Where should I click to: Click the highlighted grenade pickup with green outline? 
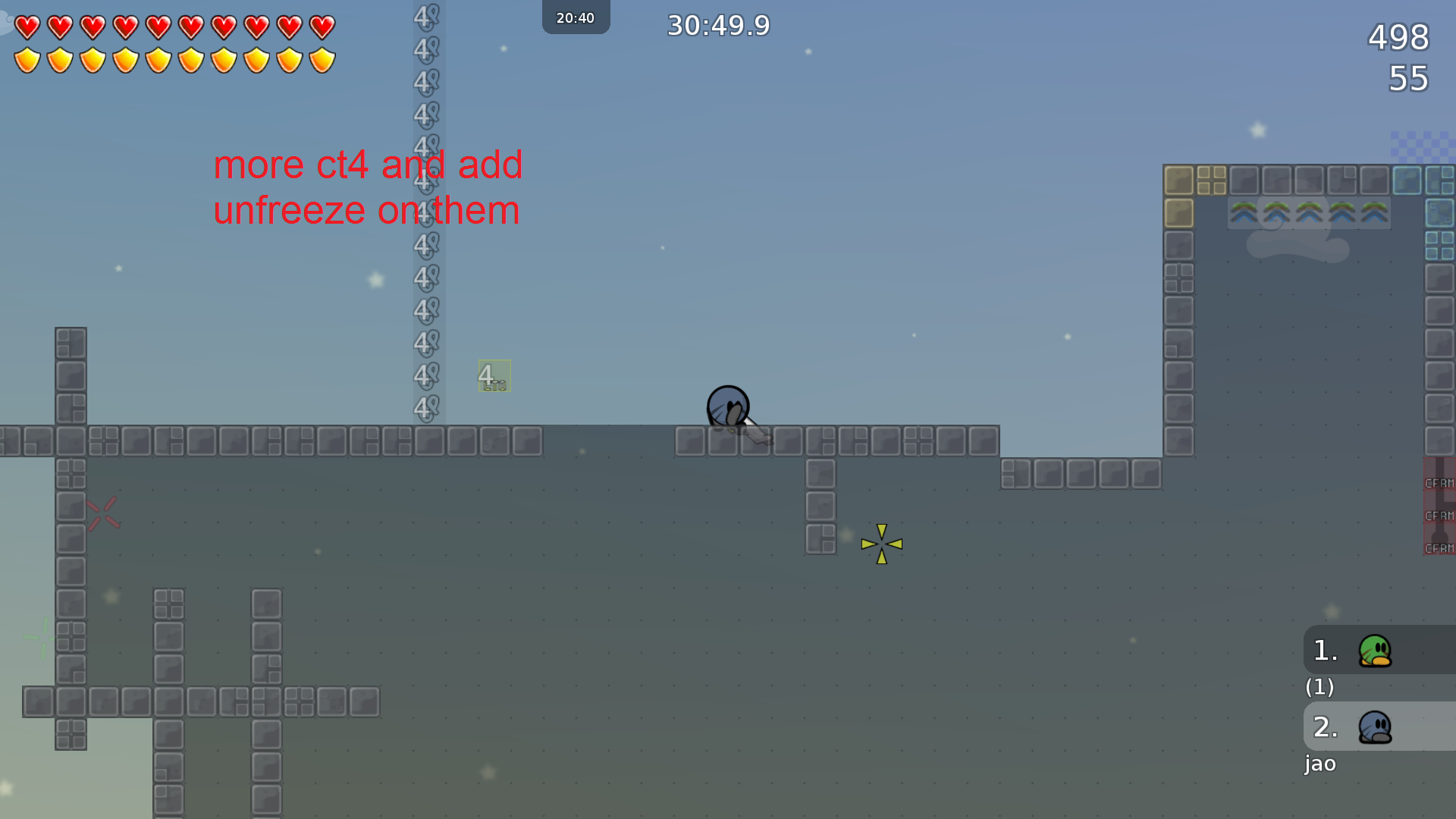click(x=493, y=375)
